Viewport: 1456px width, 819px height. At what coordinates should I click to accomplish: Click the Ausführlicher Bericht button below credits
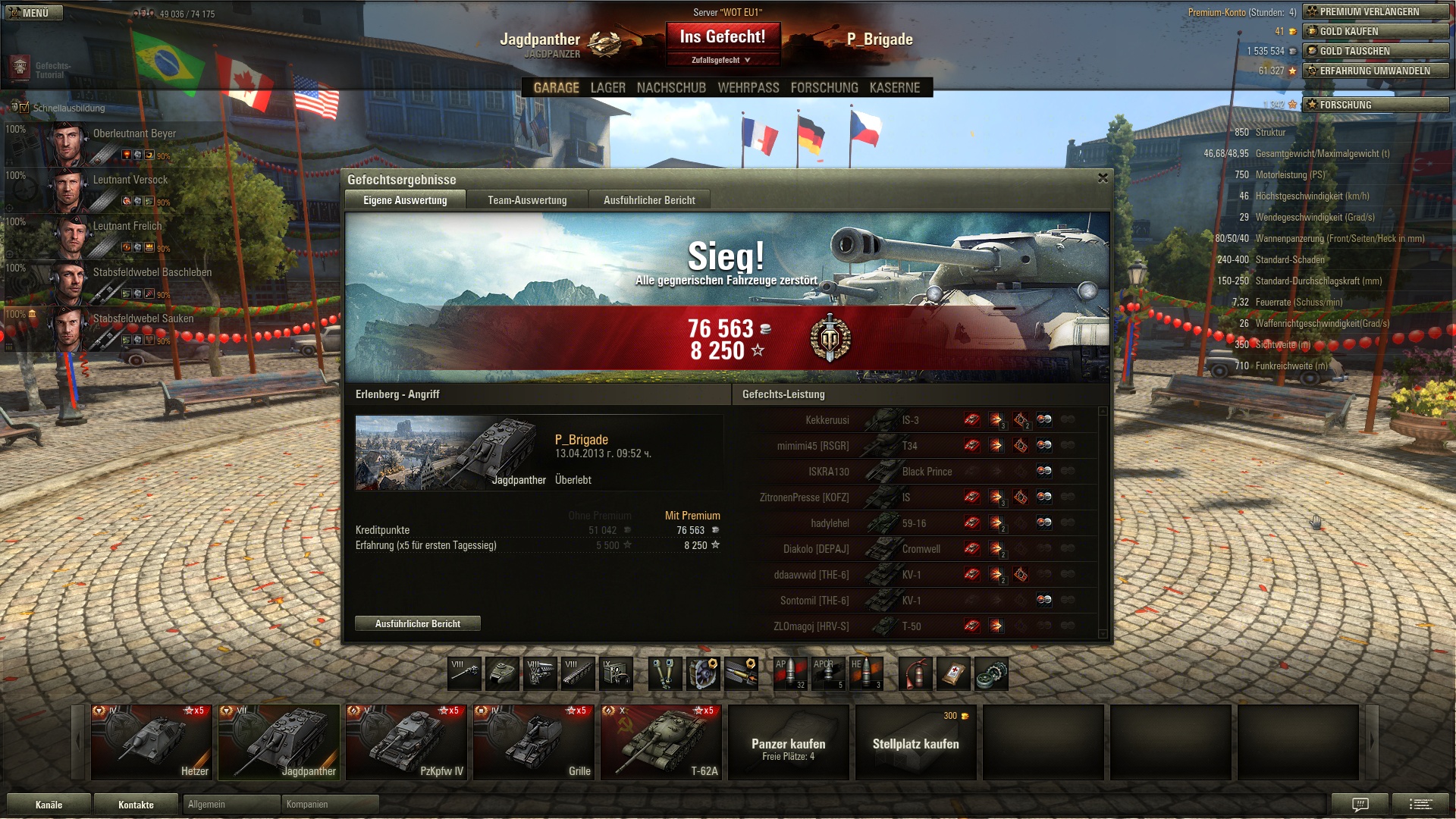tap(417, 624)
